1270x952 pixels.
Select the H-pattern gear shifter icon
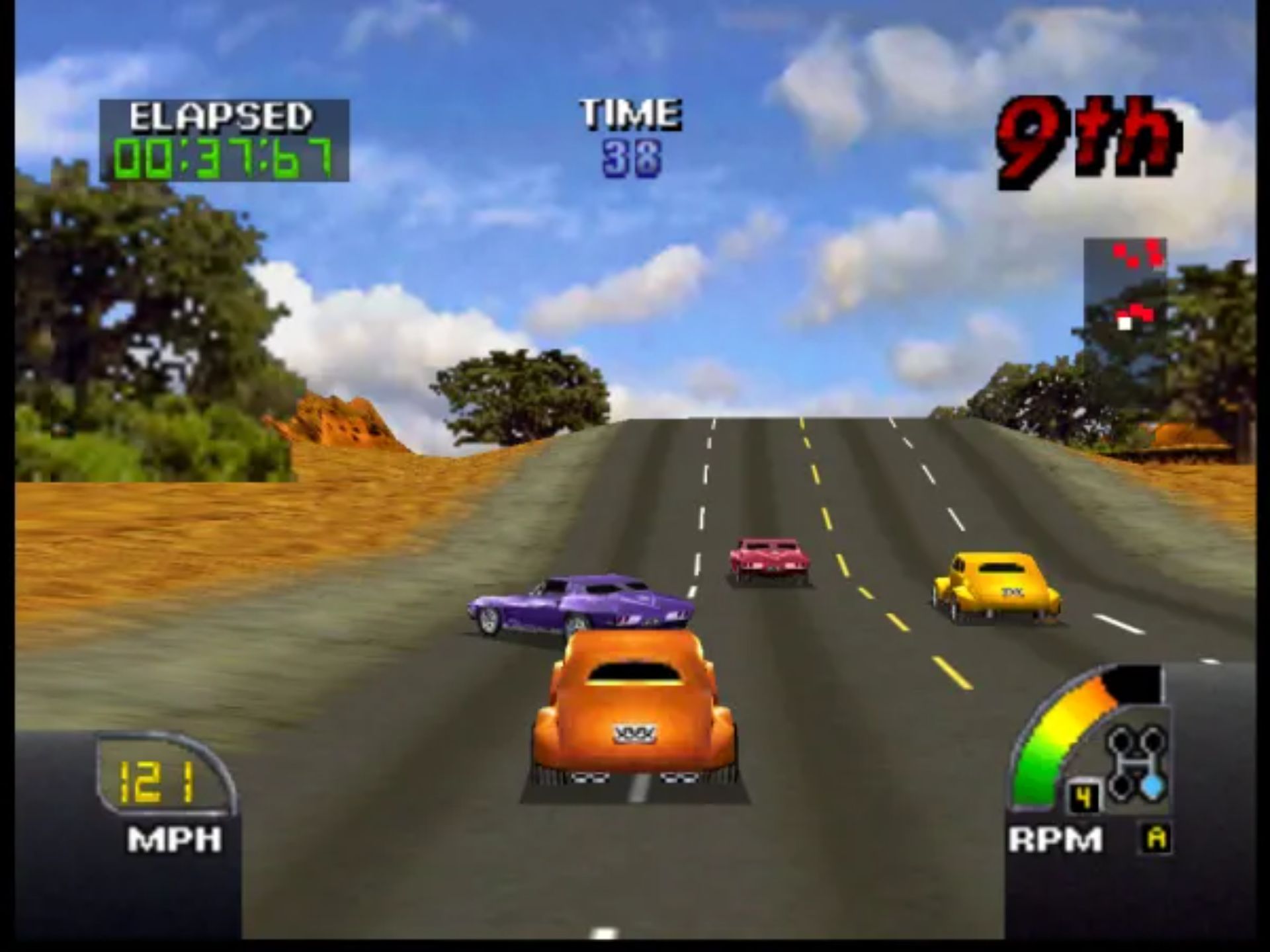coord(1136,762)
